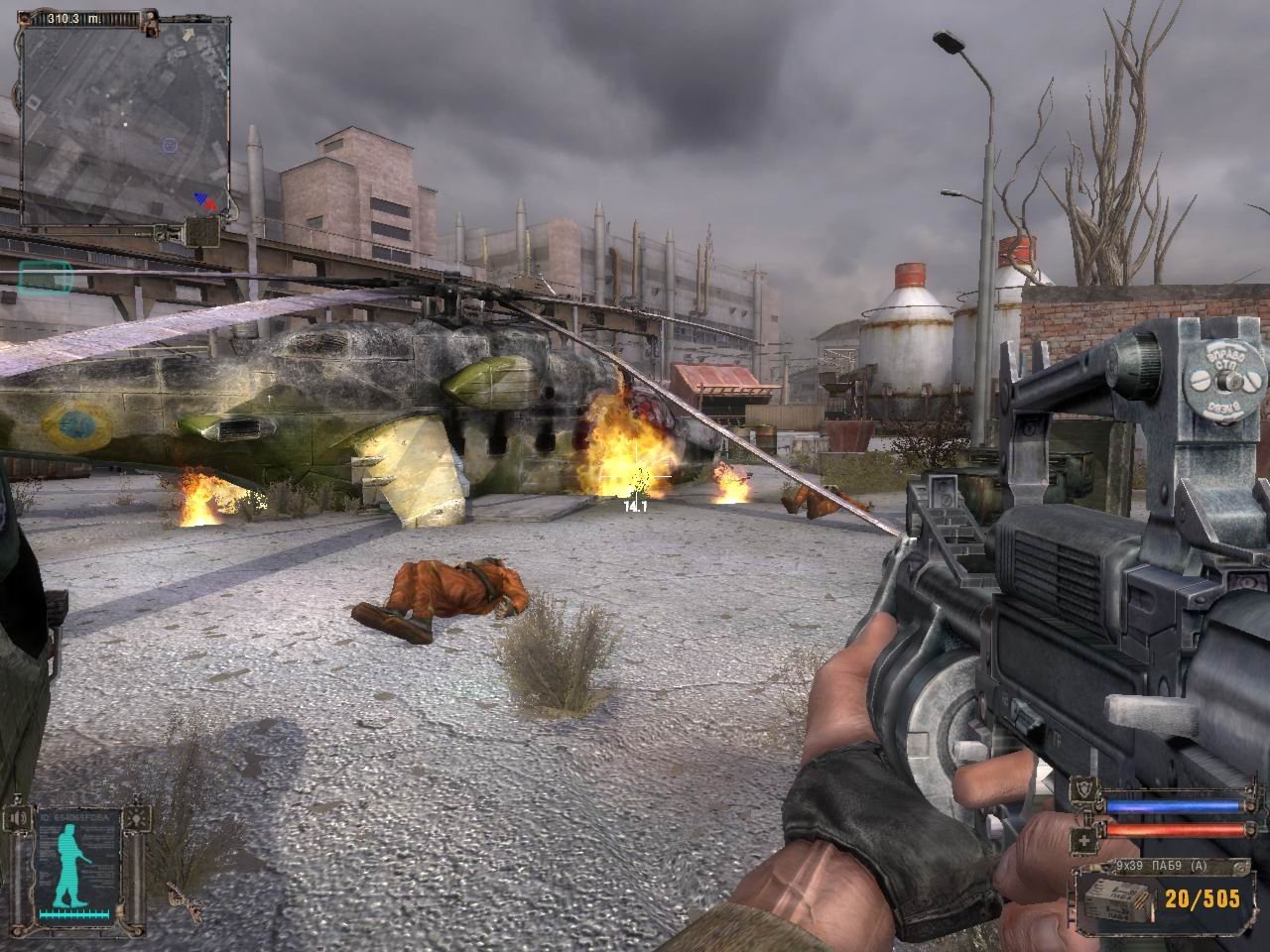Viewport: 1270px width, 952px height.
Task: Click the 20/505 ammo counter
Action: 1202,898
